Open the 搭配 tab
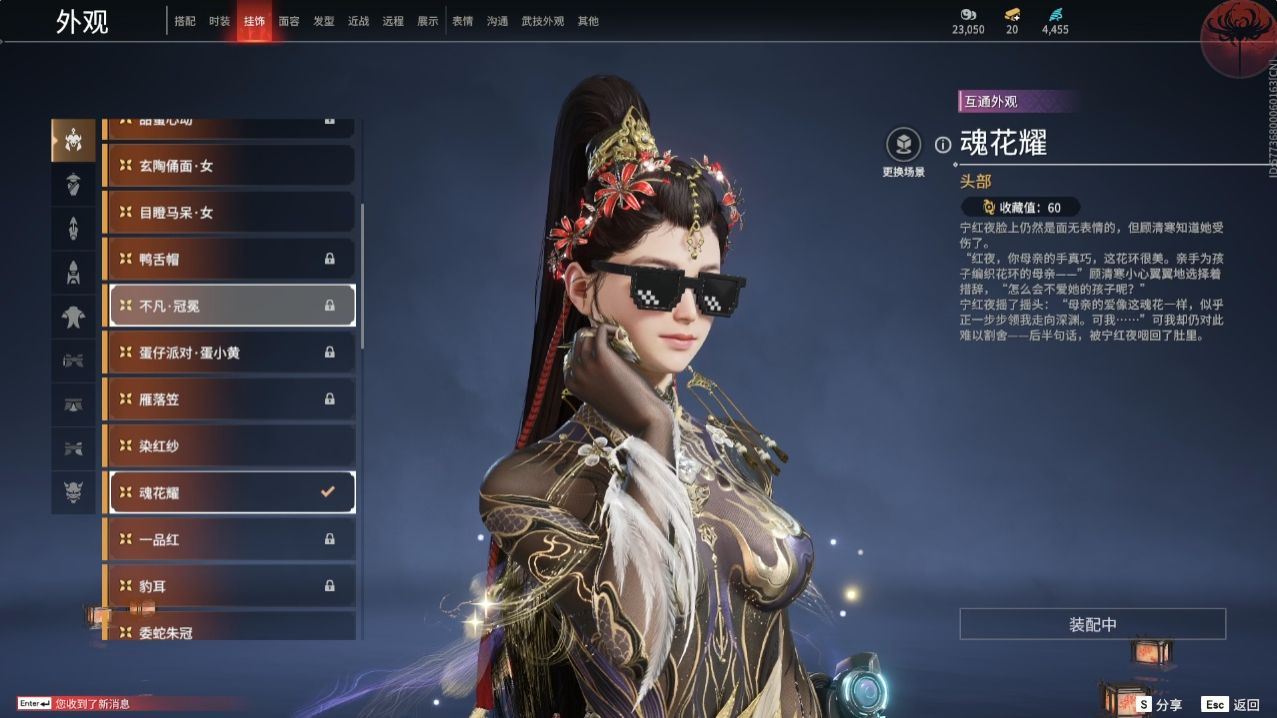This screenshot has width=1277, height=718. pos(185,21)
